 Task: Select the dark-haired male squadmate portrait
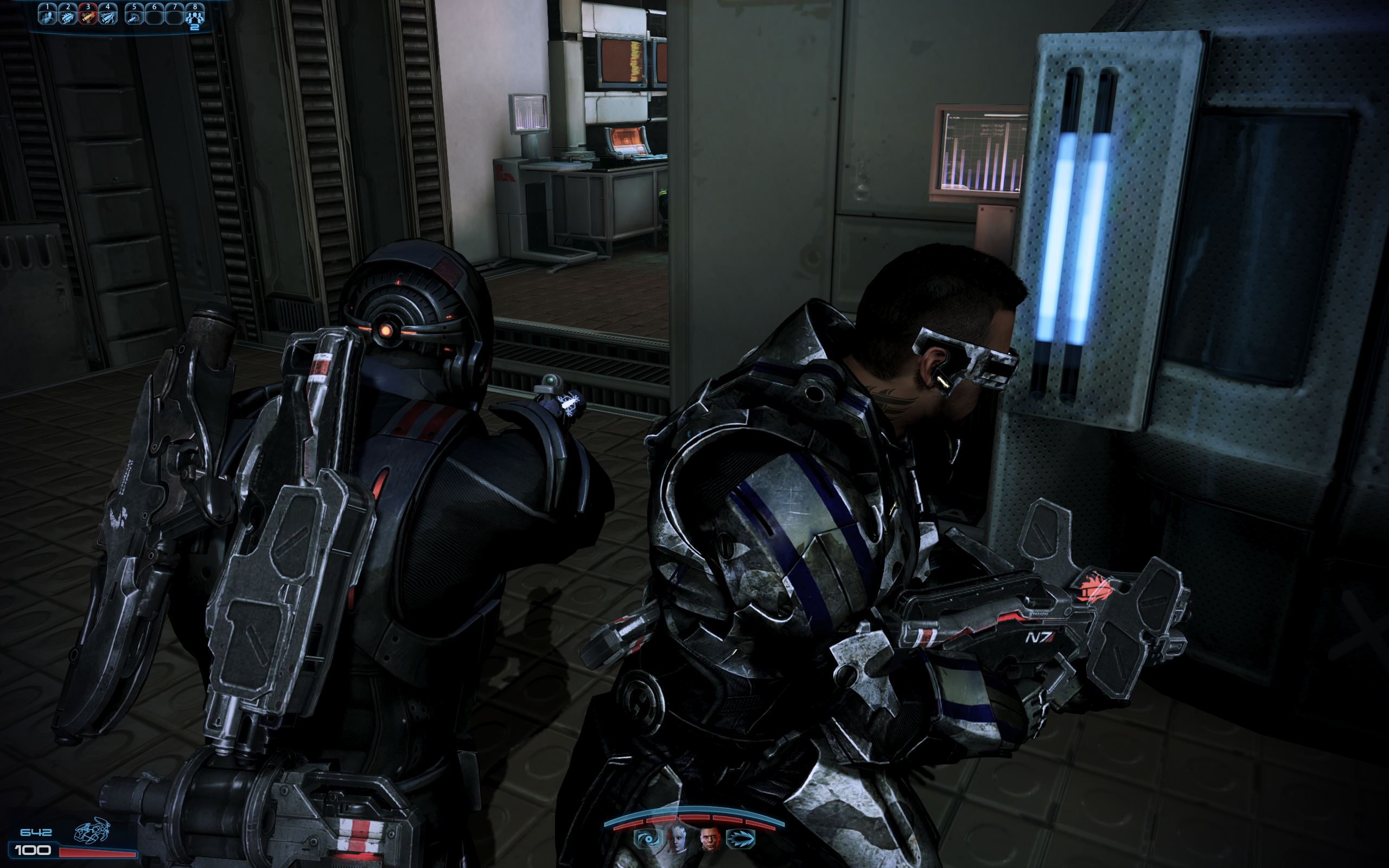pyautogui.click(x=710, y=840)
